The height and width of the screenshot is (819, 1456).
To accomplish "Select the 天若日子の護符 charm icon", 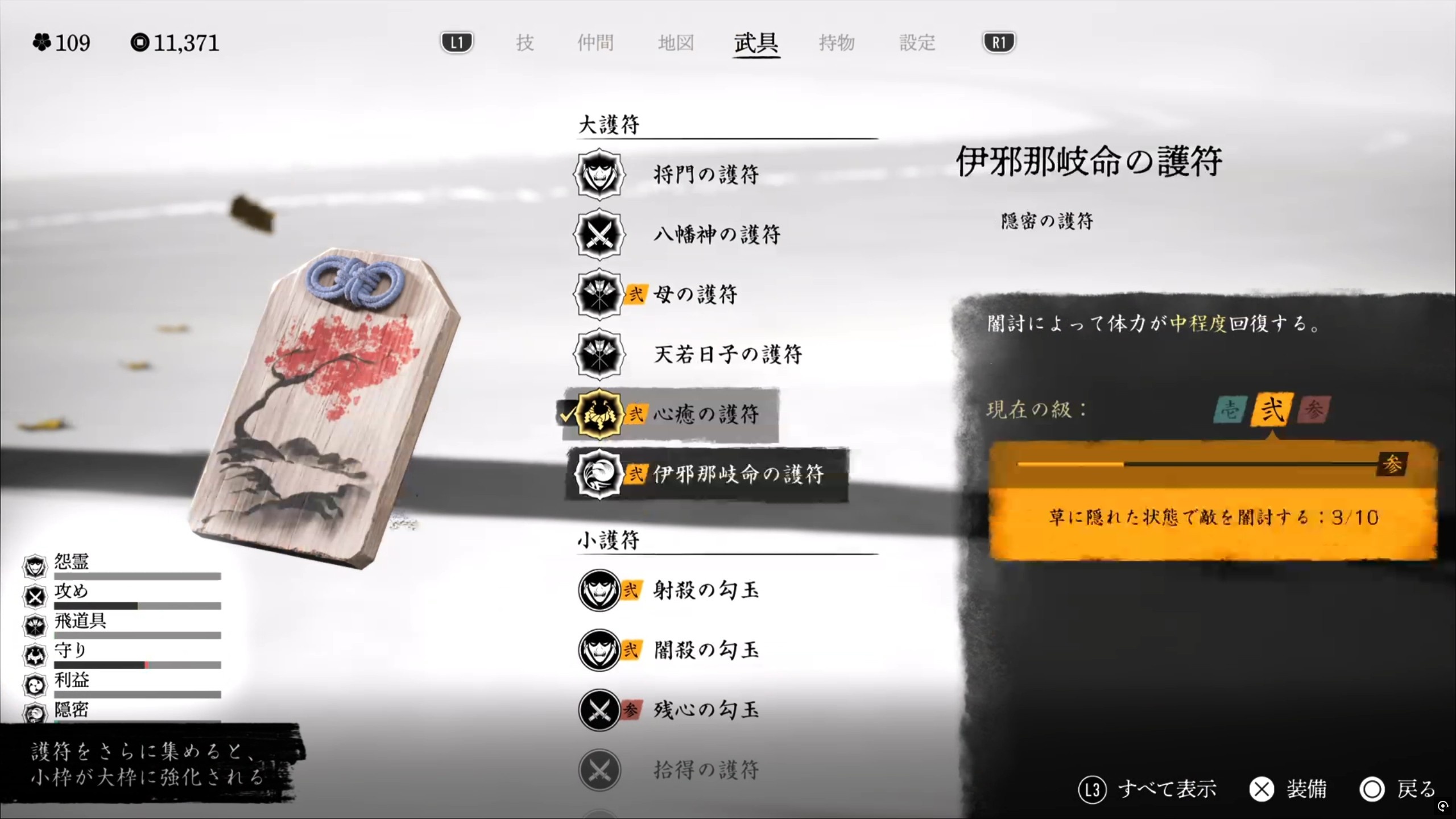I will [x=599, y=355].
